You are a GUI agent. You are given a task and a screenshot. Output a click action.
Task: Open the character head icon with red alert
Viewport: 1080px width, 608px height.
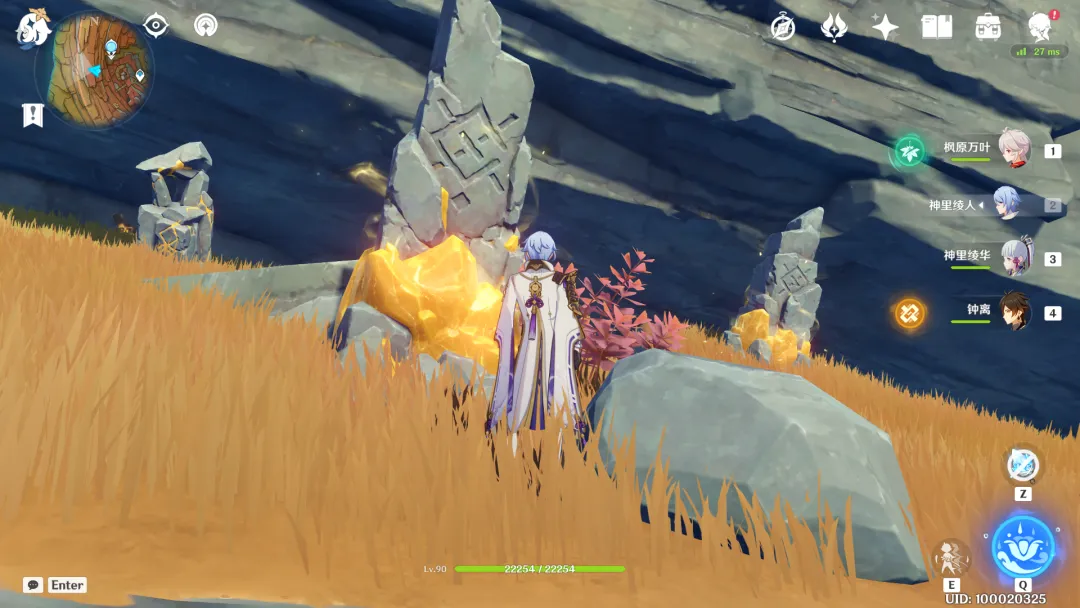tap(1040, 26)
